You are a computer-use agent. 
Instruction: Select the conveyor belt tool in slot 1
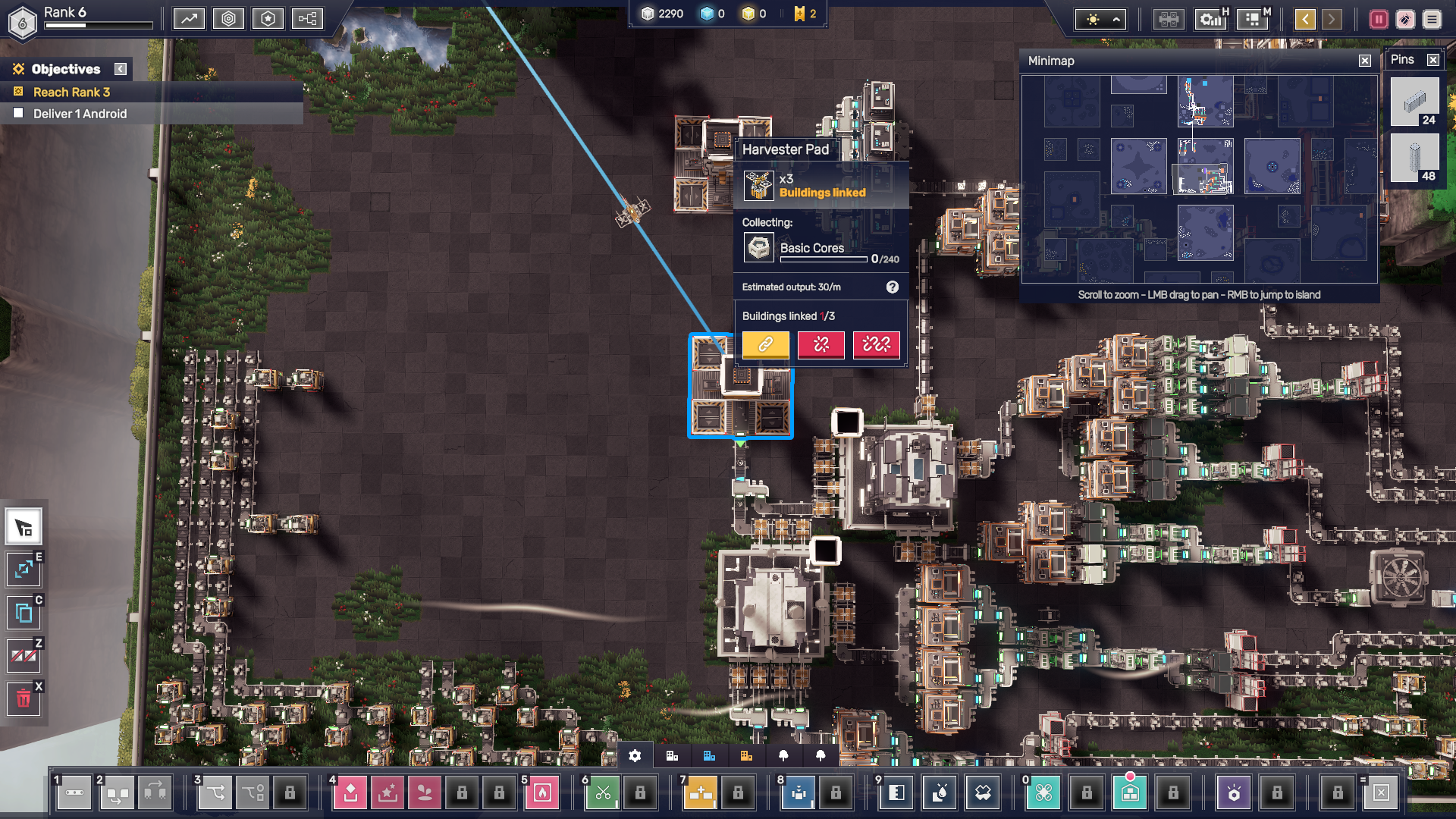tap(74, 793)
